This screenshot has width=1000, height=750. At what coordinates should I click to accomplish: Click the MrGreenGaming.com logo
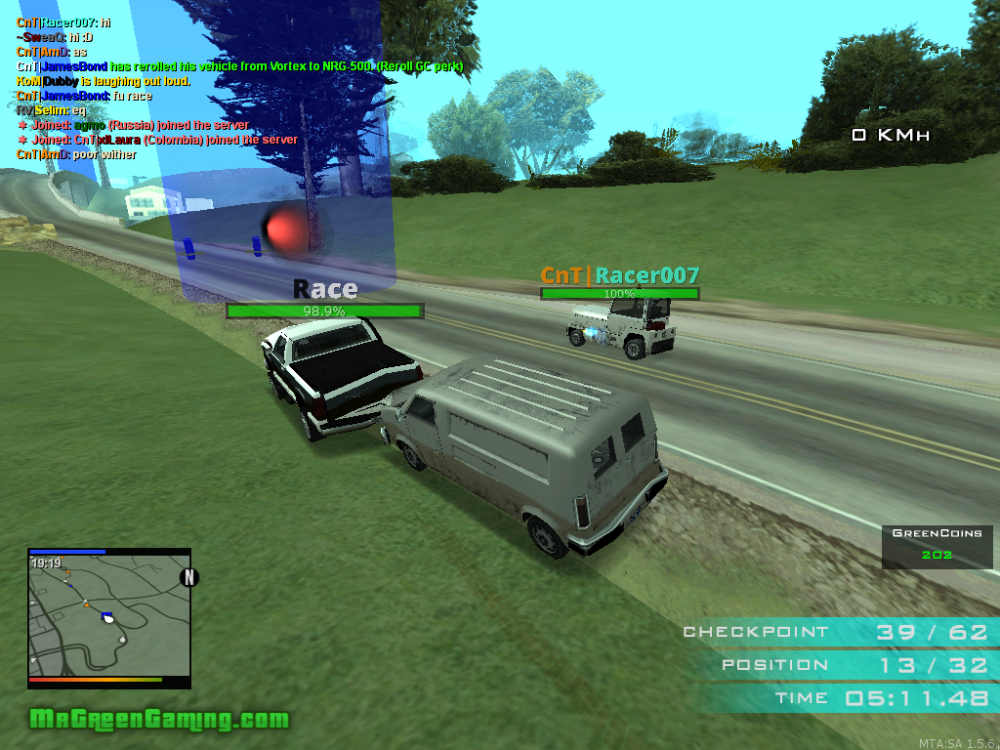159,719
